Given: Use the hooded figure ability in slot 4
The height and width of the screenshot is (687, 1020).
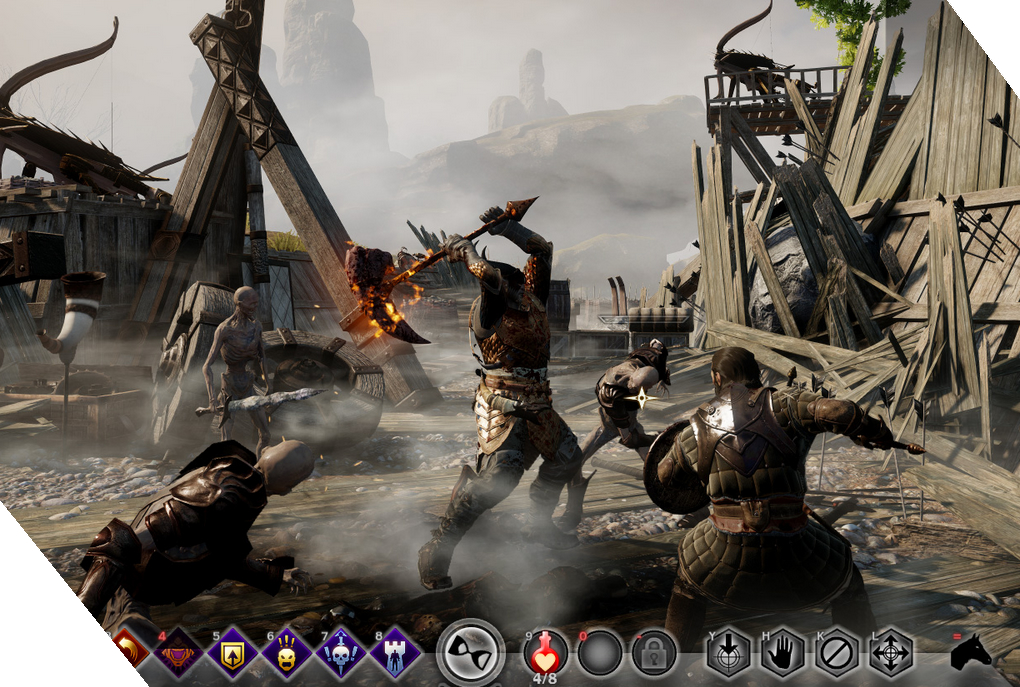Looking at the screenshot, I should click(x=180, y=654).
